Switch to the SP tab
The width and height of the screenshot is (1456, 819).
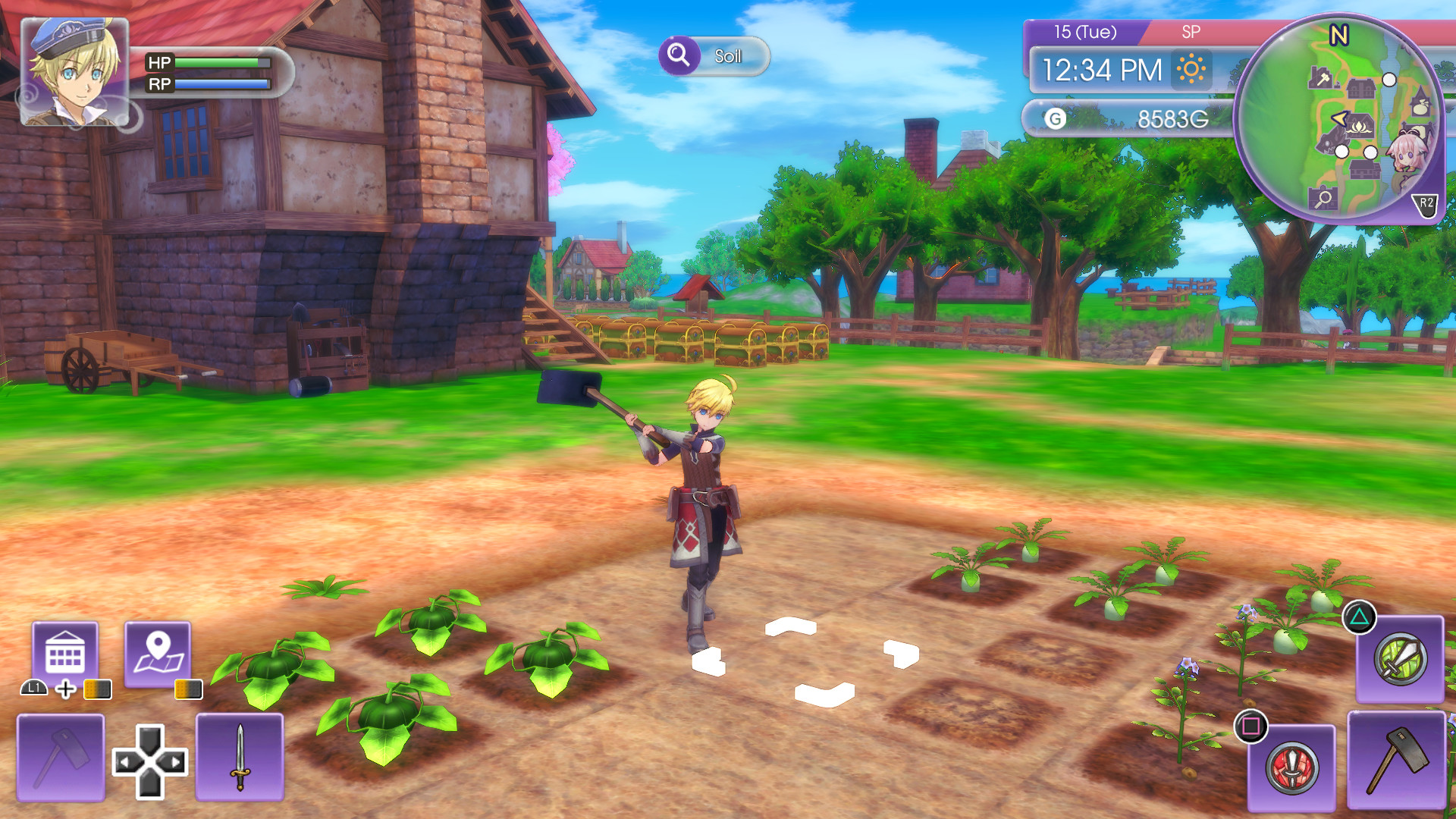point(1191,32)
